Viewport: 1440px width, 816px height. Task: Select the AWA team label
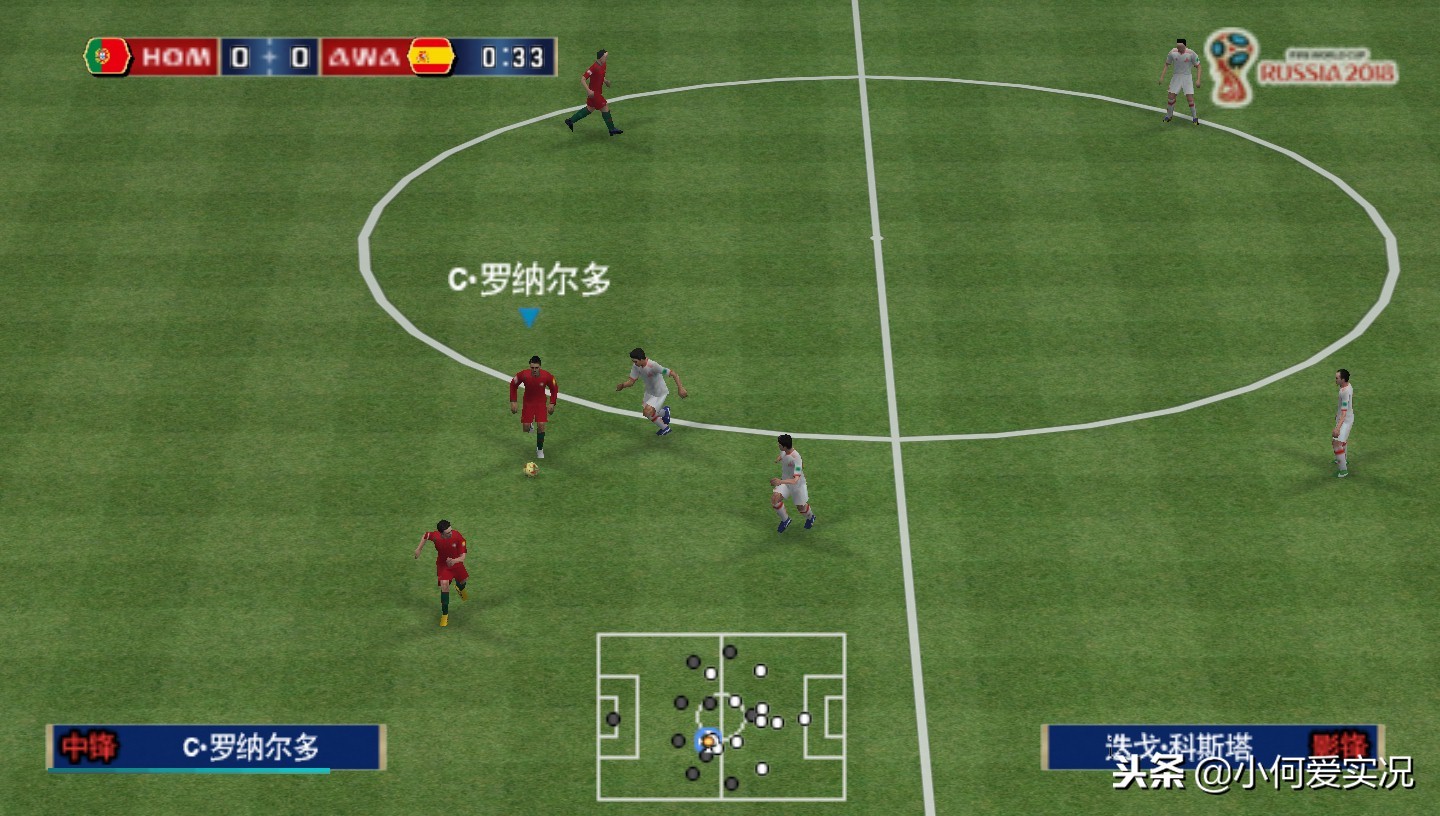[x=364, y=57]
